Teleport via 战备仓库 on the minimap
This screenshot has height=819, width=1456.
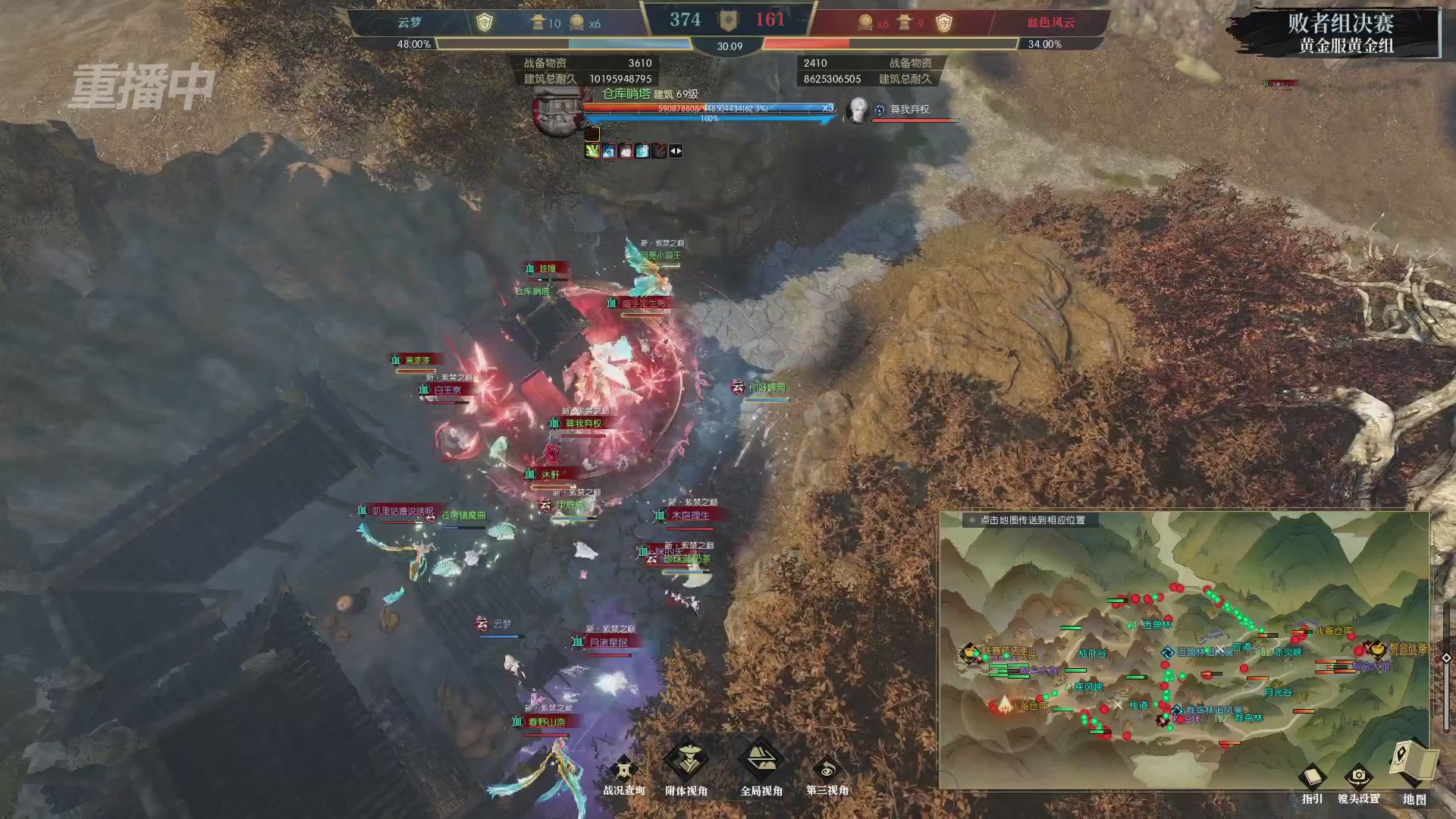[1334, 632]
